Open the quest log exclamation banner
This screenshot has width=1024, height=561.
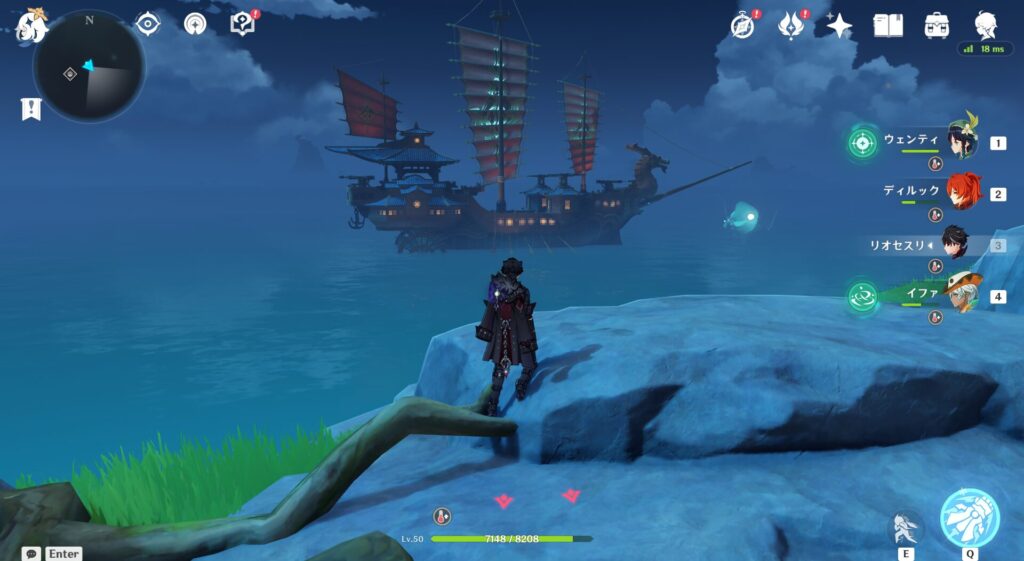[31, 109]
